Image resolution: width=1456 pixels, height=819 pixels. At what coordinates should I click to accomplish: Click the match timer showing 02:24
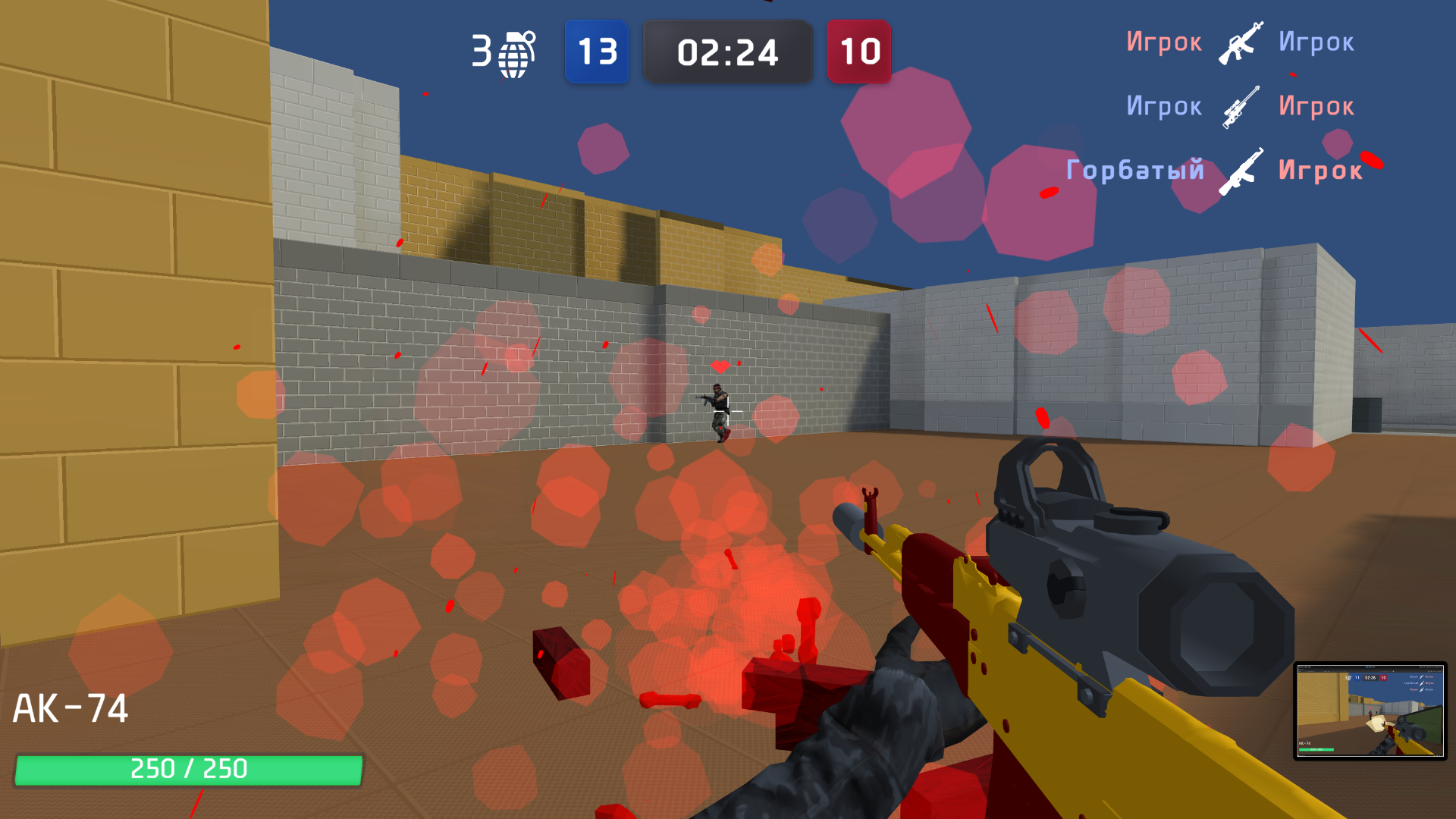click(727, 52)
